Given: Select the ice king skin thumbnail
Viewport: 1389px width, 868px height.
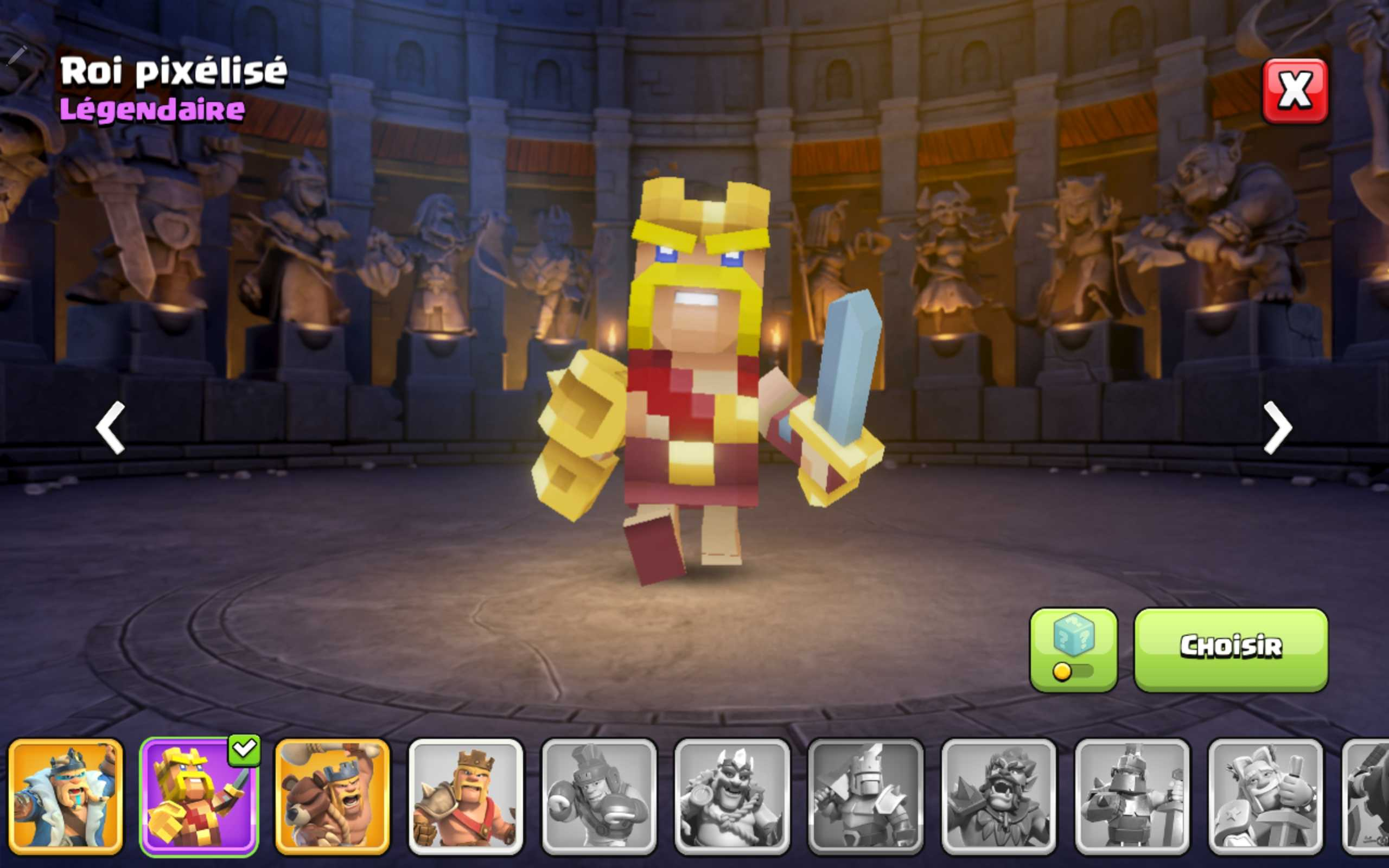Looking at the screenshot, I should pyautogui.click(x=66, y=796).
